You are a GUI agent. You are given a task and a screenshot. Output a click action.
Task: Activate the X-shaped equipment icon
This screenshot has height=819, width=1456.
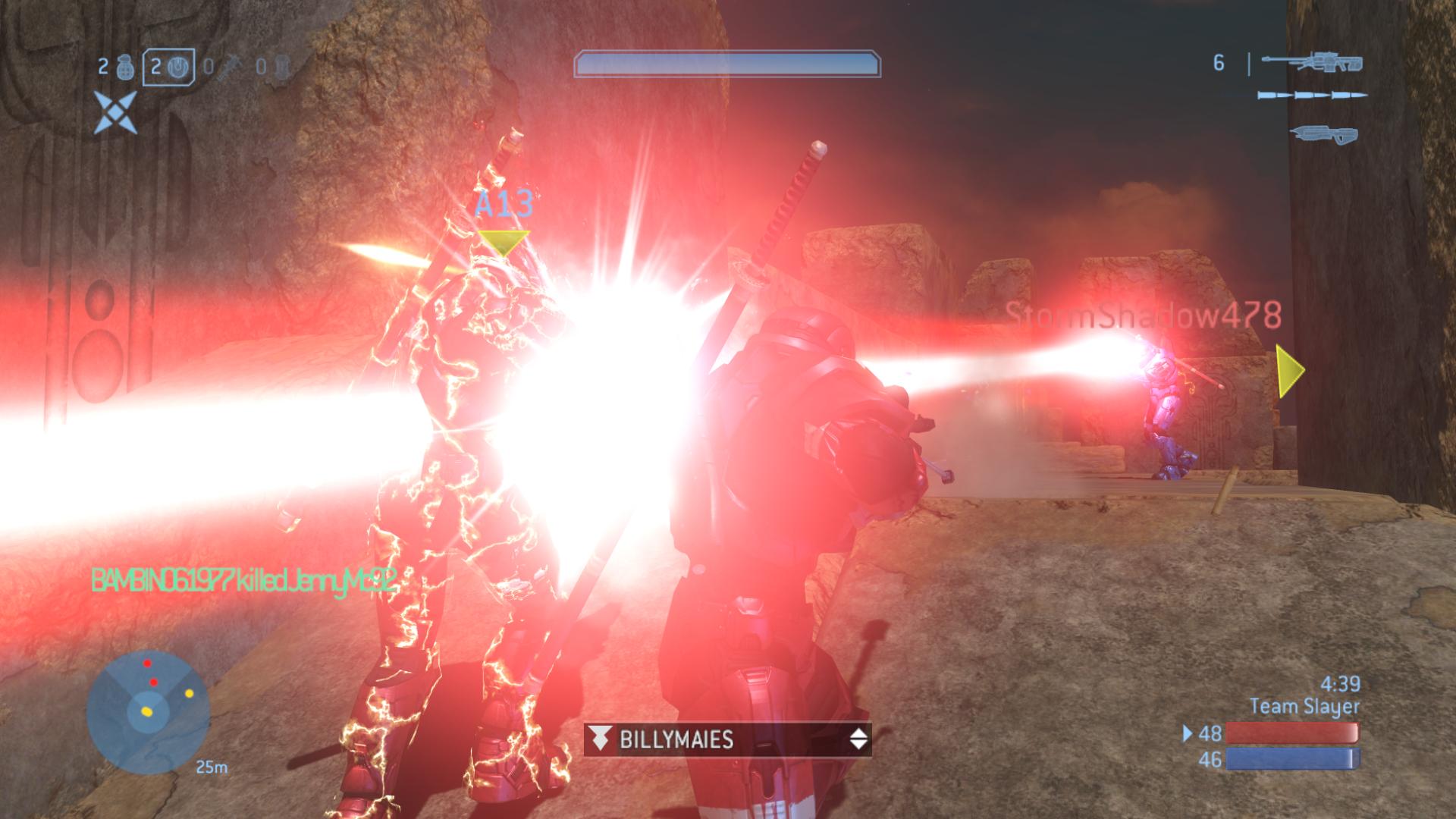[115, 112]
